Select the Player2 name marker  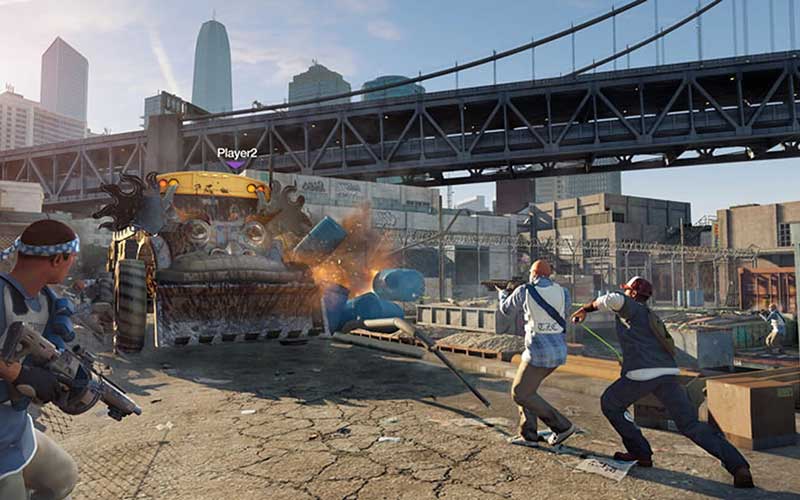[x=237, y=154]
